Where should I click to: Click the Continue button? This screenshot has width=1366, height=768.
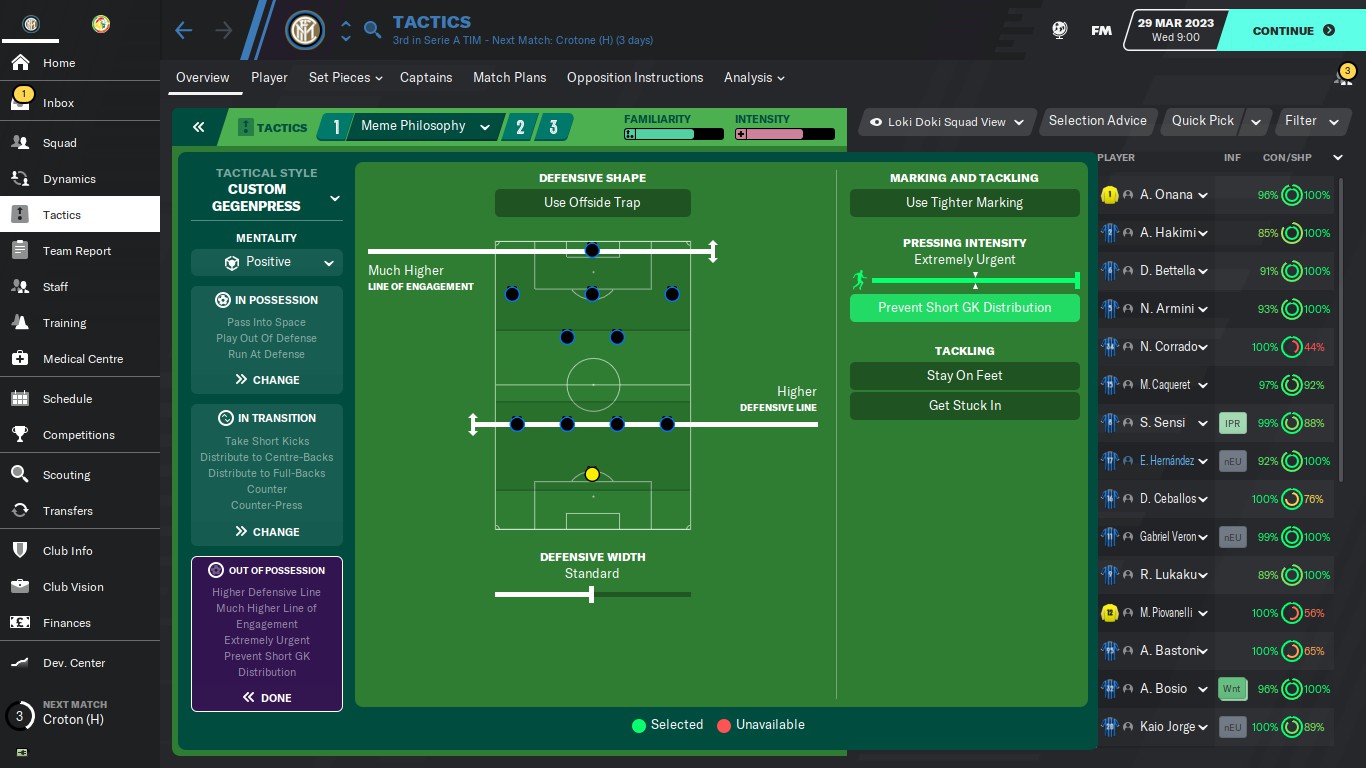(x=1293, y=31)
